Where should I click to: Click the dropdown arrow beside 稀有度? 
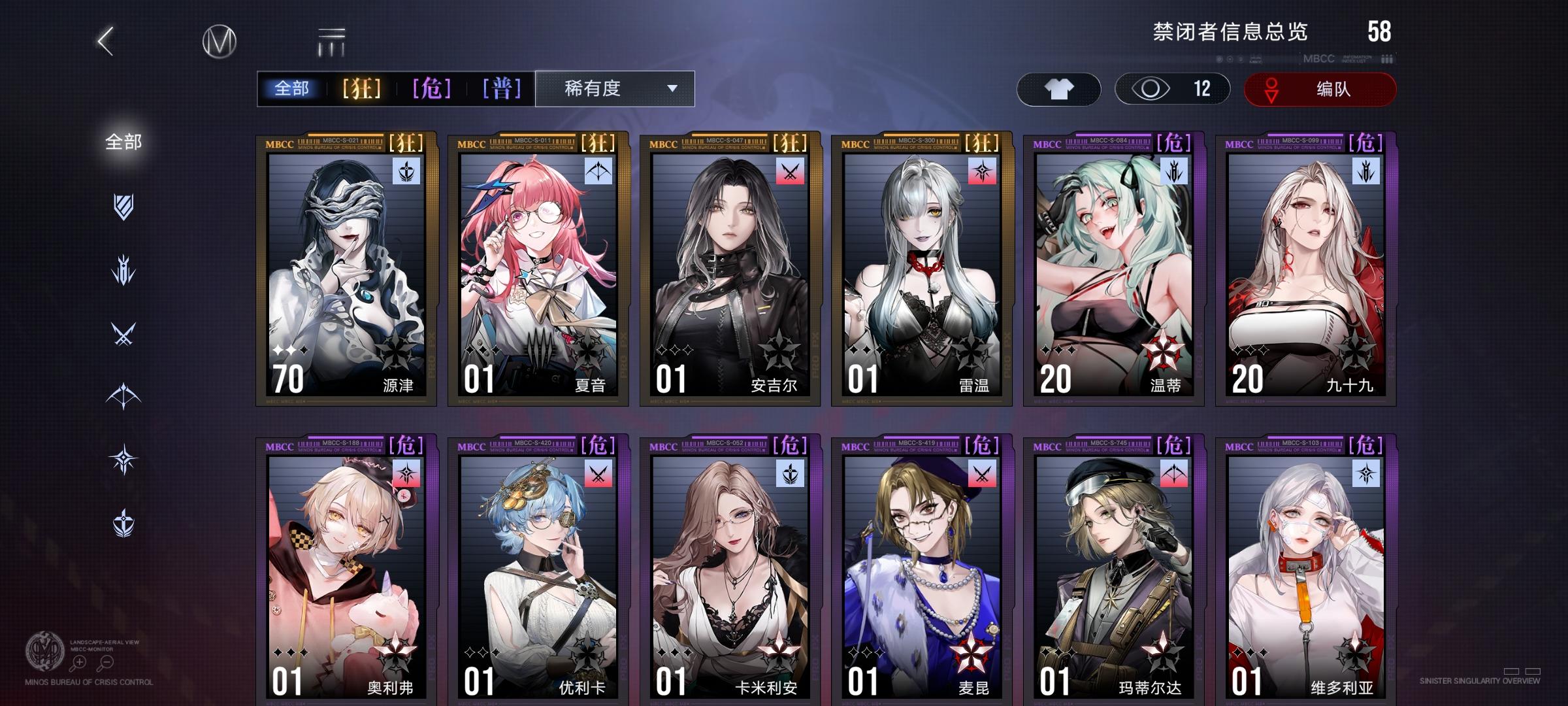point(673,89)
